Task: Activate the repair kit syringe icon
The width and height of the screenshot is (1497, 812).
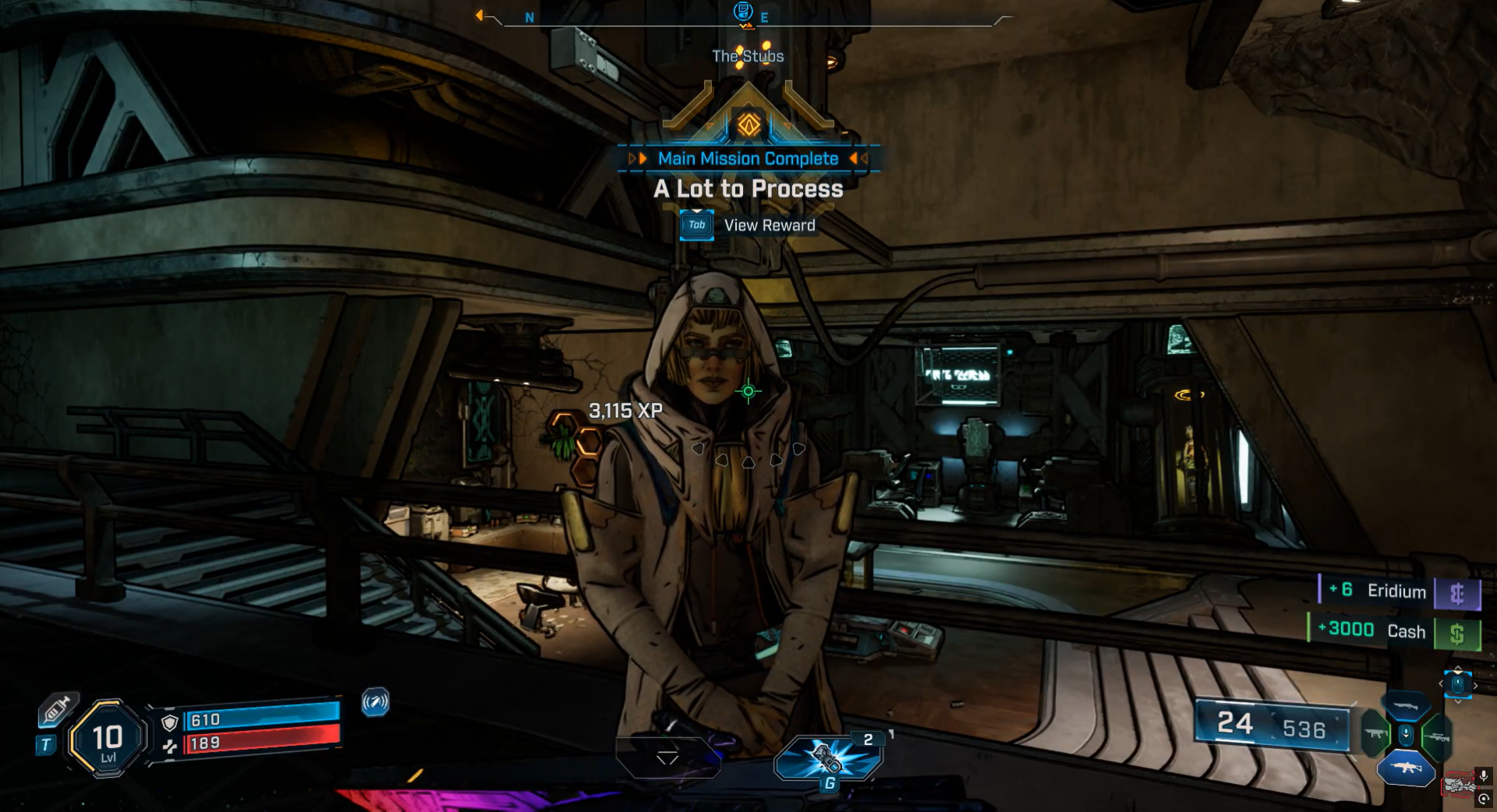Action: point(57,710)
